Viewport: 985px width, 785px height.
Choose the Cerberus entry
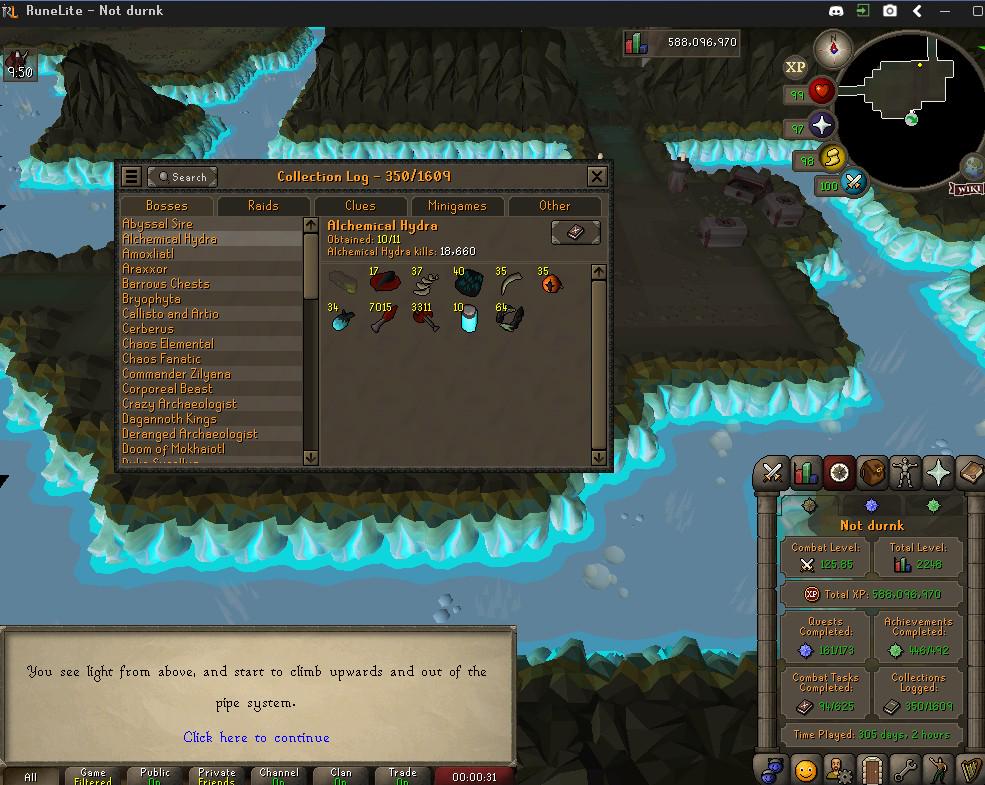pyautogui.click(x=148, y=329)
